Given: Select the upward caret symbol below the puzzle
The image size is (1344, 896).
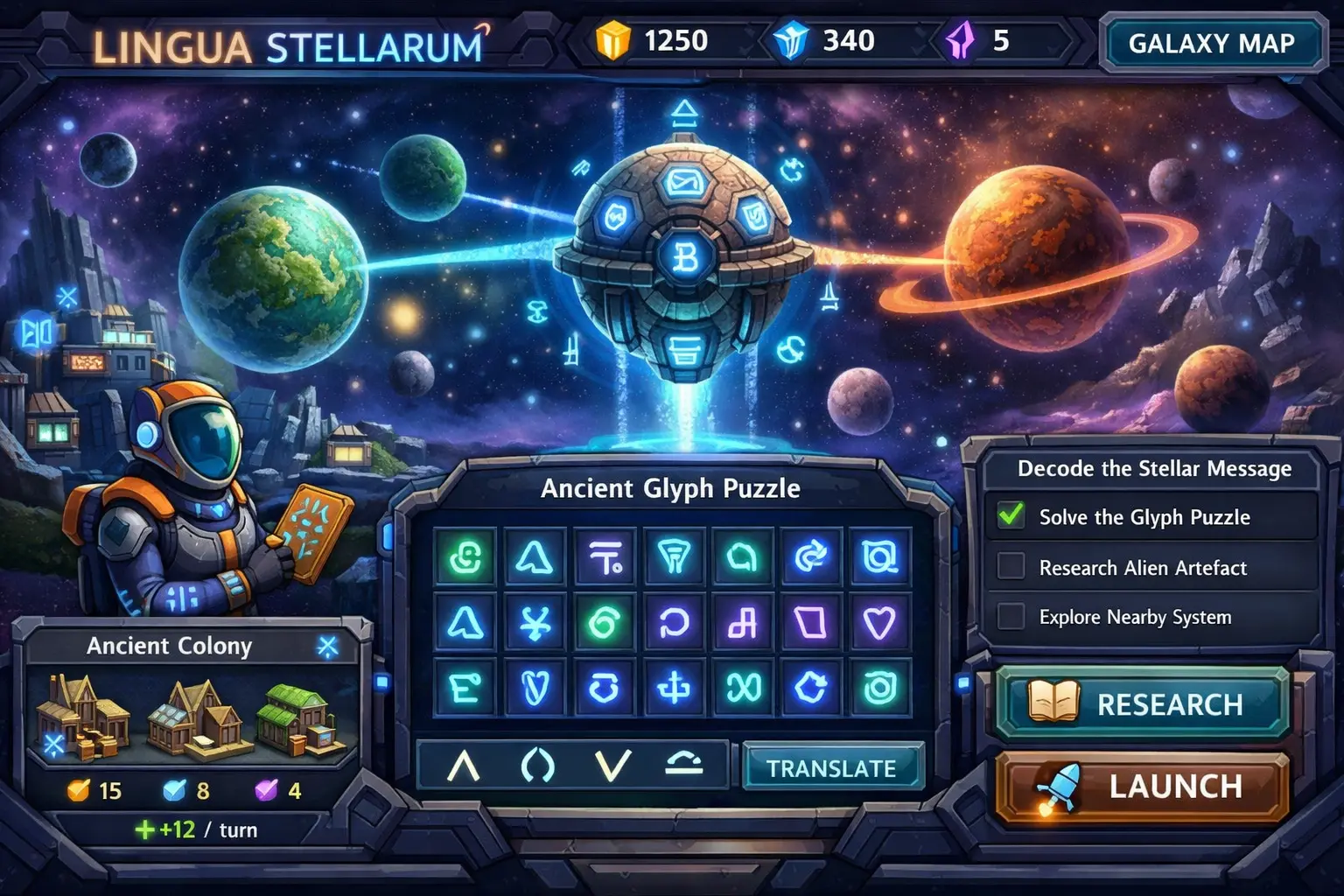Looking at the screenshot, I should click(464, 766).
